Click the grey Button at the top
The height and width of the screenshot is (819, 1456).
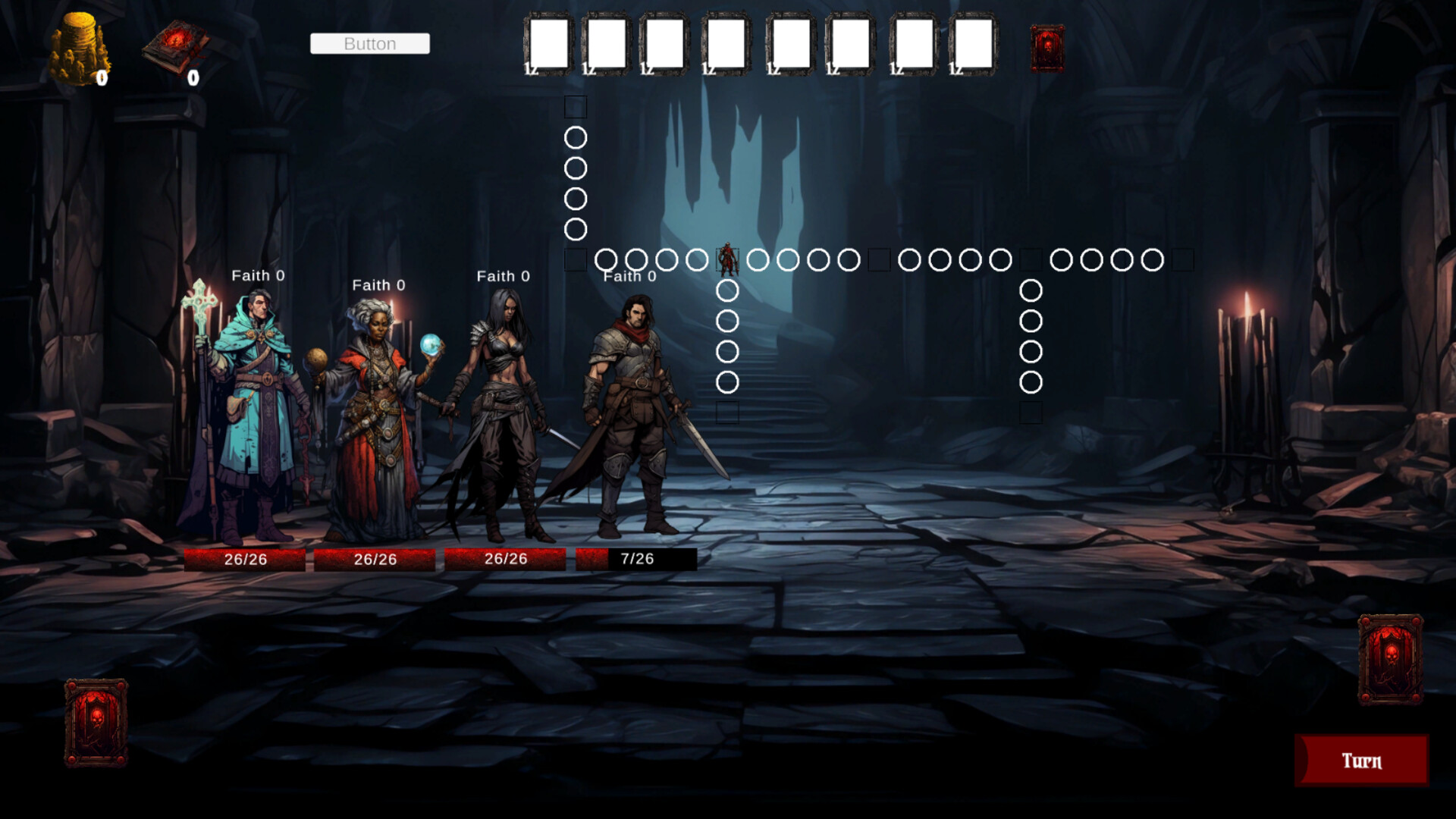[x=369, y=43]
